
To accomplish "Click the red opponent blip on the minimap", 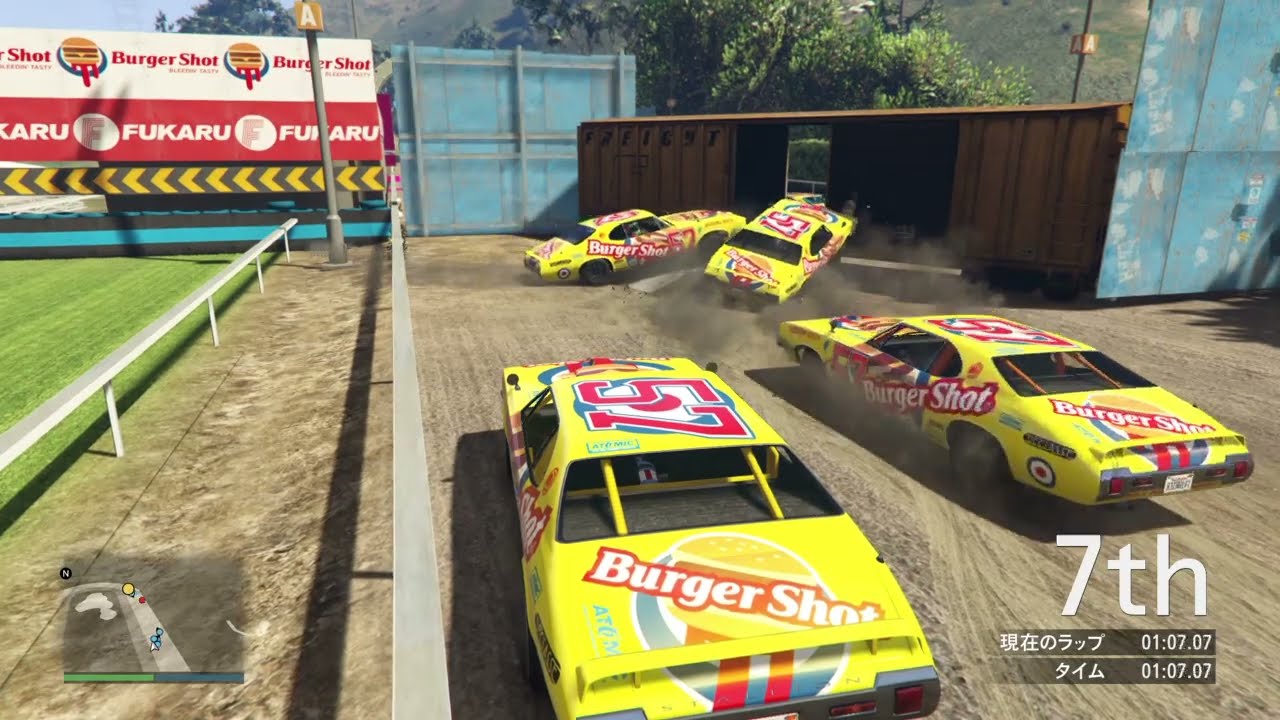I will click(x=141, y=599).
